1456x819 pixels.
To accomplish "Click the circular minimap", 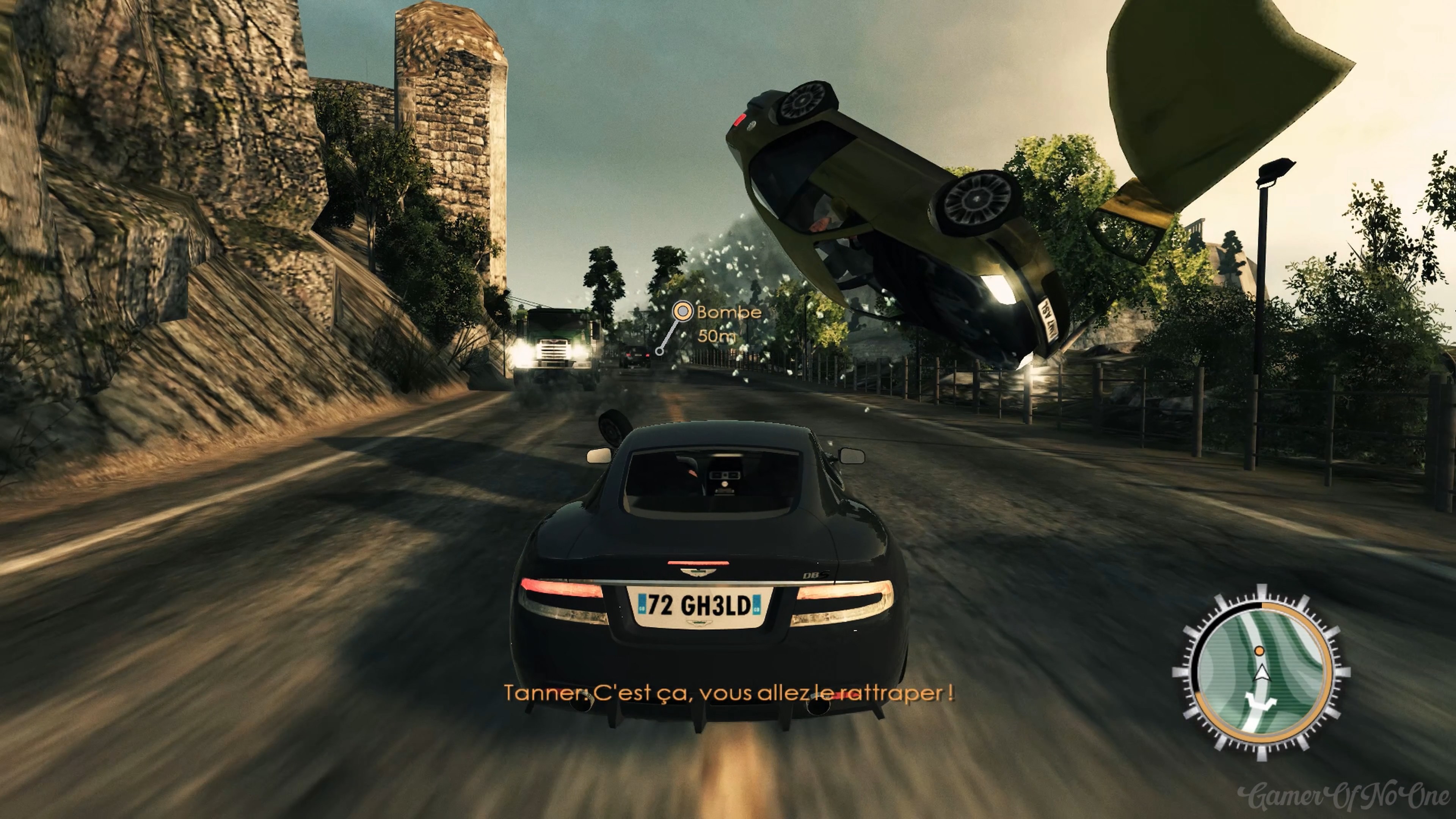I will [1261, 672].
